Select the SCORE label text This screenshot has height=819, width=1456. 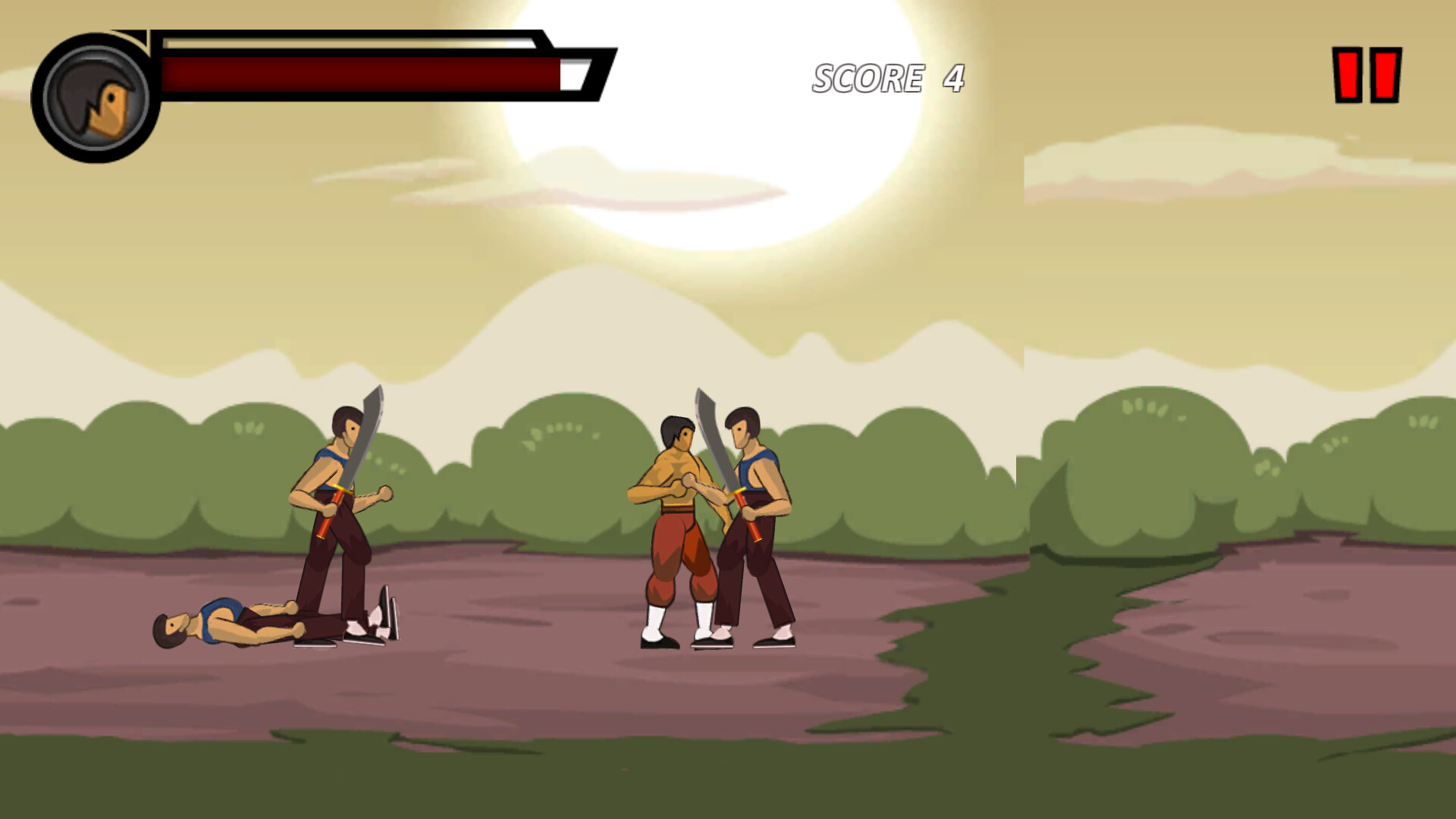pyautogui.click(x=868, y=78)
